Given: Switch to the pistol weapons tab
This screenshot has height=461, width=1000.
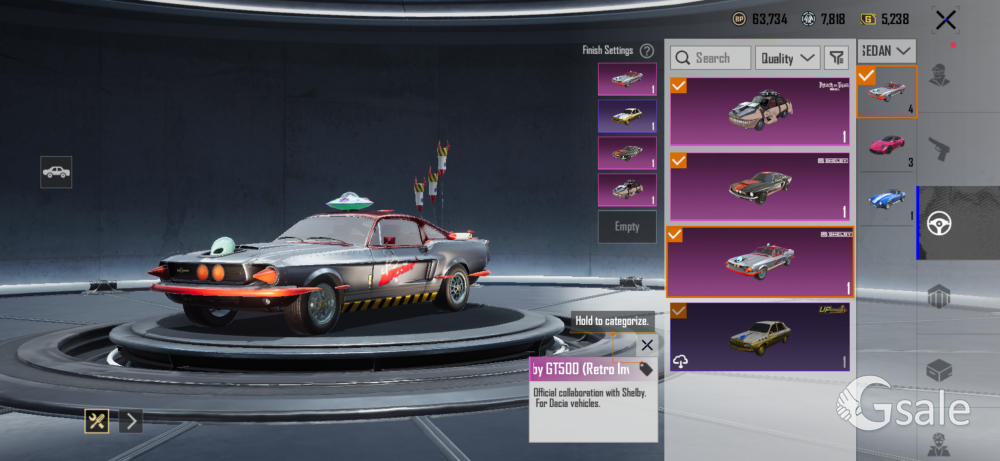Looking at the screenshot, I should (x=940, y=150).
